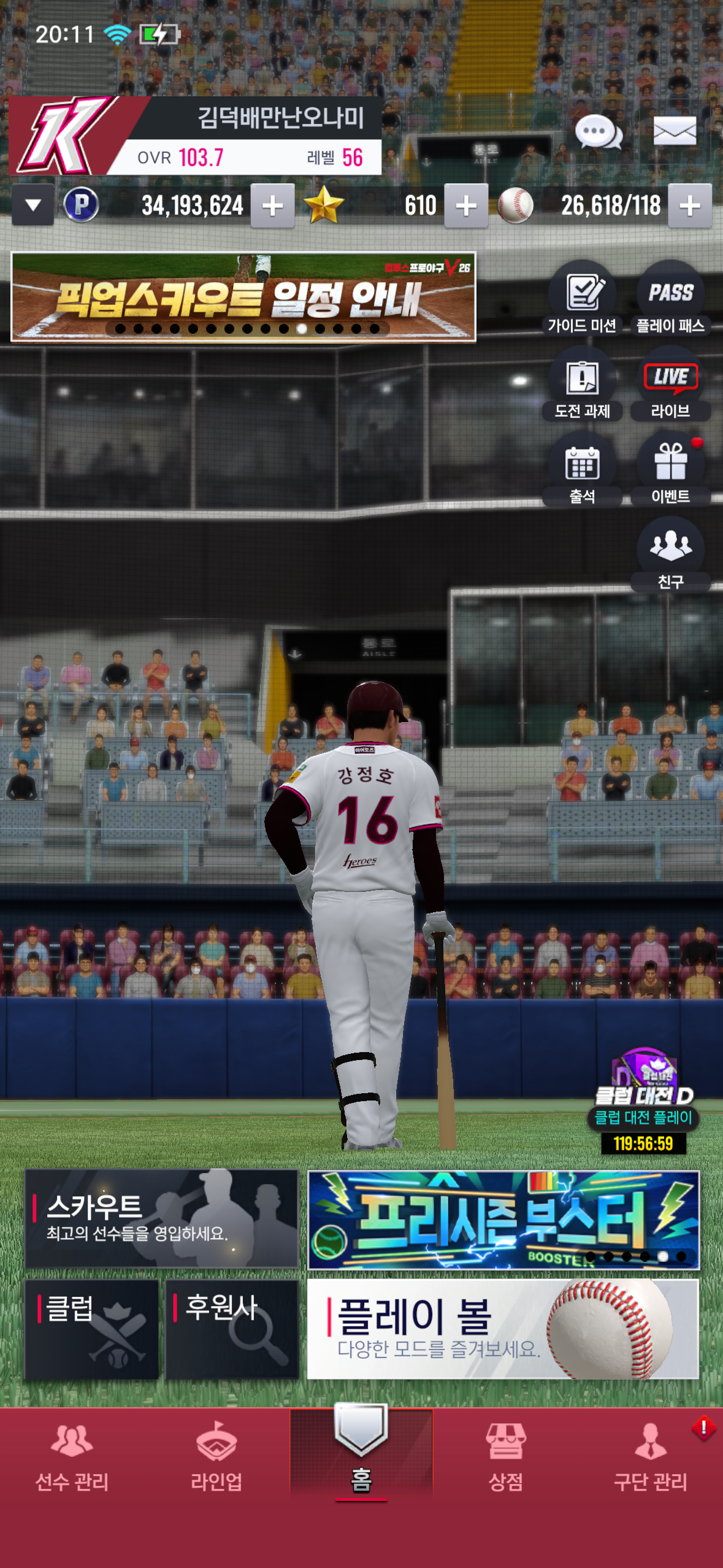The width and height of the screenshot is (723, 1568).
Task: Expand the currency dropdown arrow
Action: (x=33, y=206)
